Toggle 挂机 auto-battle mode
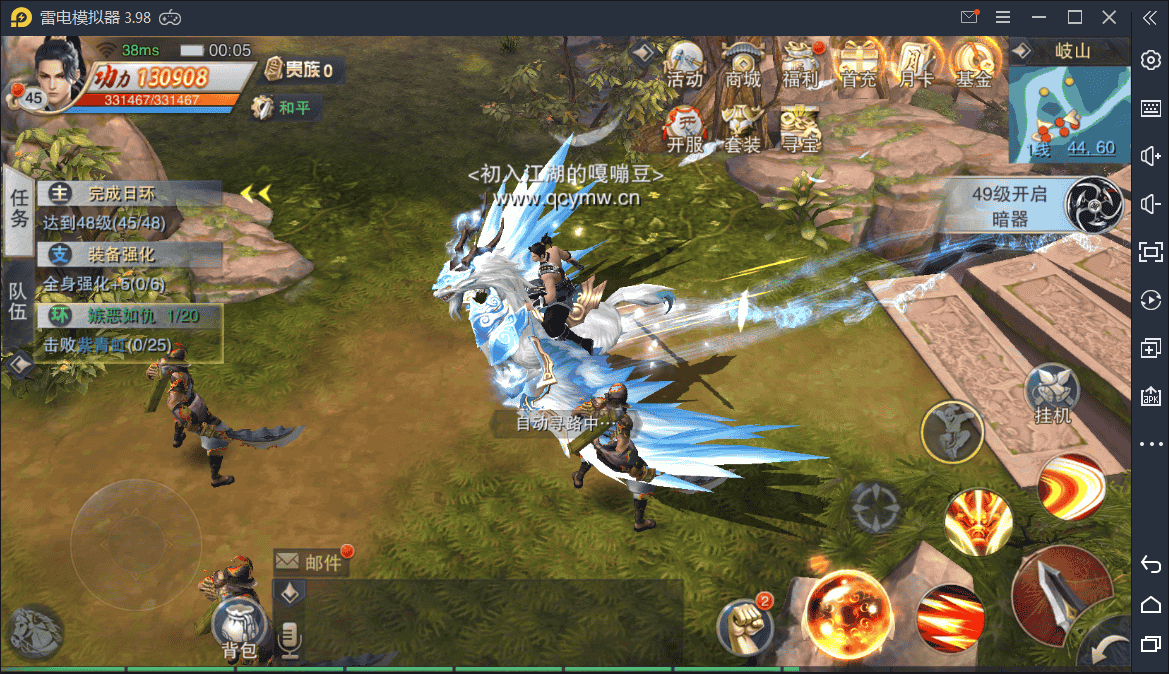The height and width of the screenshot is (674, 1169). [1052, 394]
